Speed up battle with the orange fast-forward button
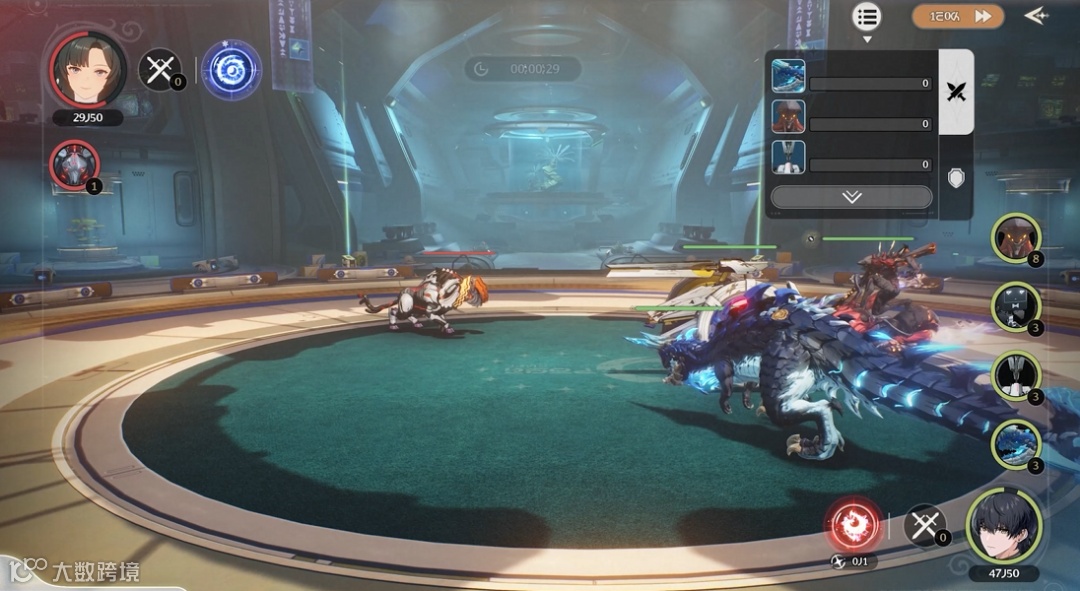The height and width of the screenshot is (591, 1080). tap(957, 16)
